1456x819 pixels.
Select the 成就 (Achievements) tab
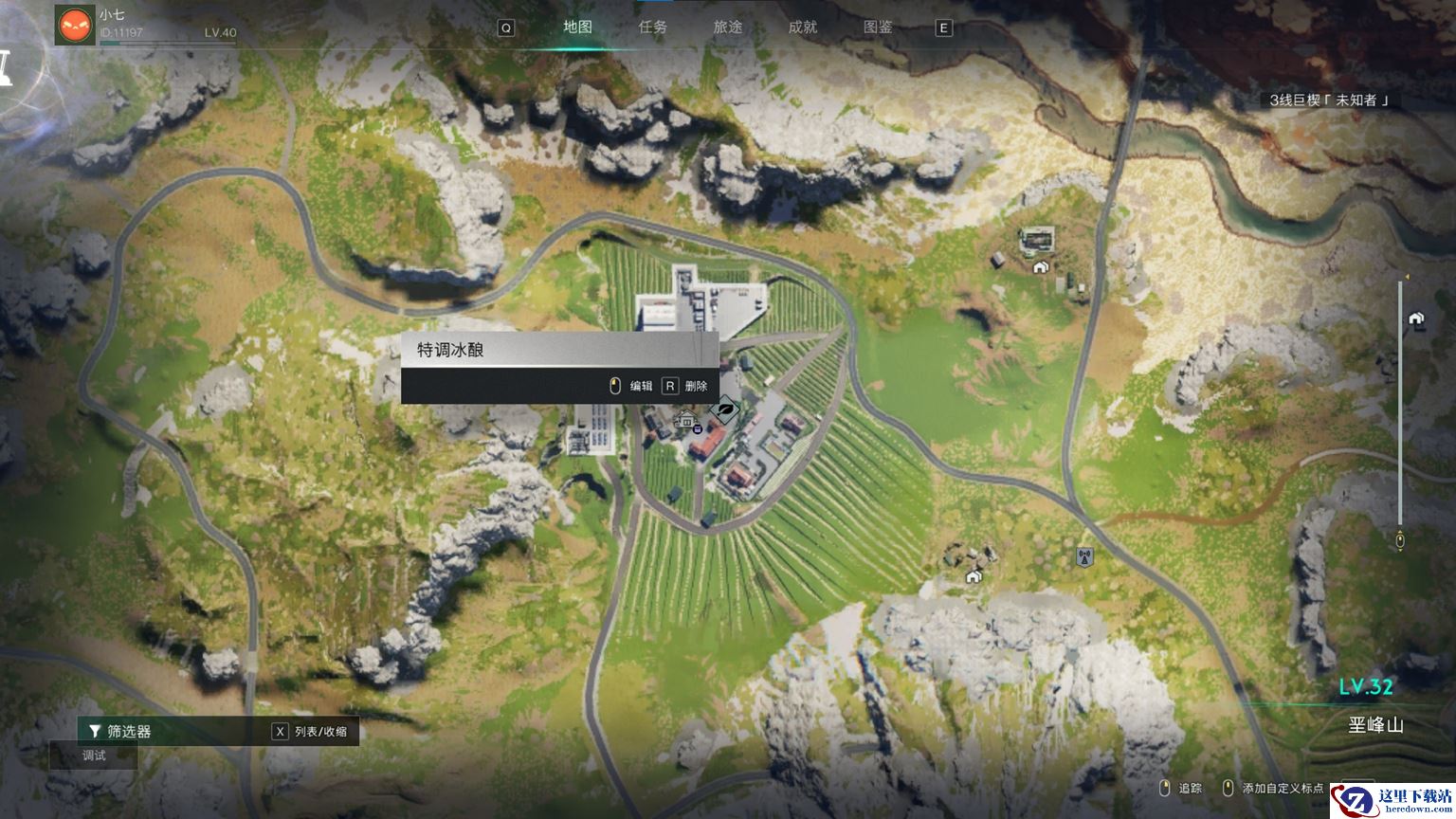point(803,27)
